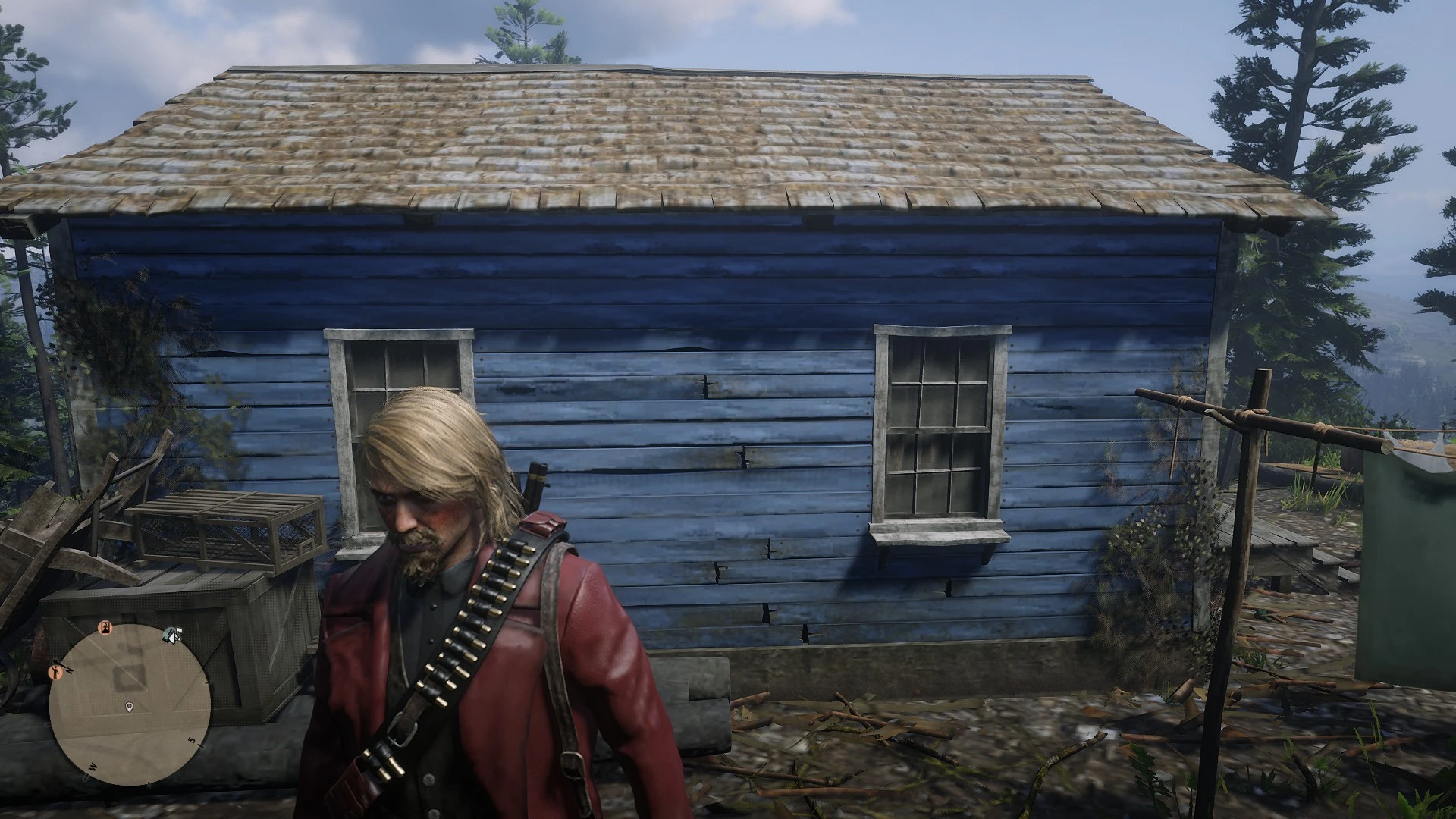Viewport: 1456px width, 819px height.
Task: Select the orange stranger icon on minimap
Action: (56, 673)
